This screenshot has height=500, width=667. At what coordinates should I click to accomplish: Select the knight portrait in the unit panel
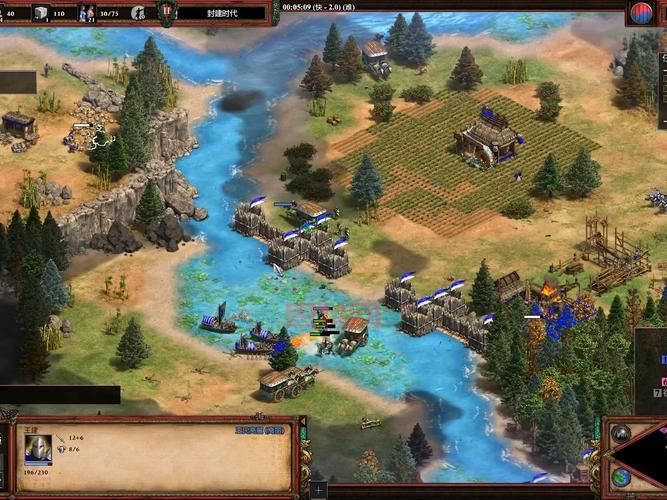(38, 449)
